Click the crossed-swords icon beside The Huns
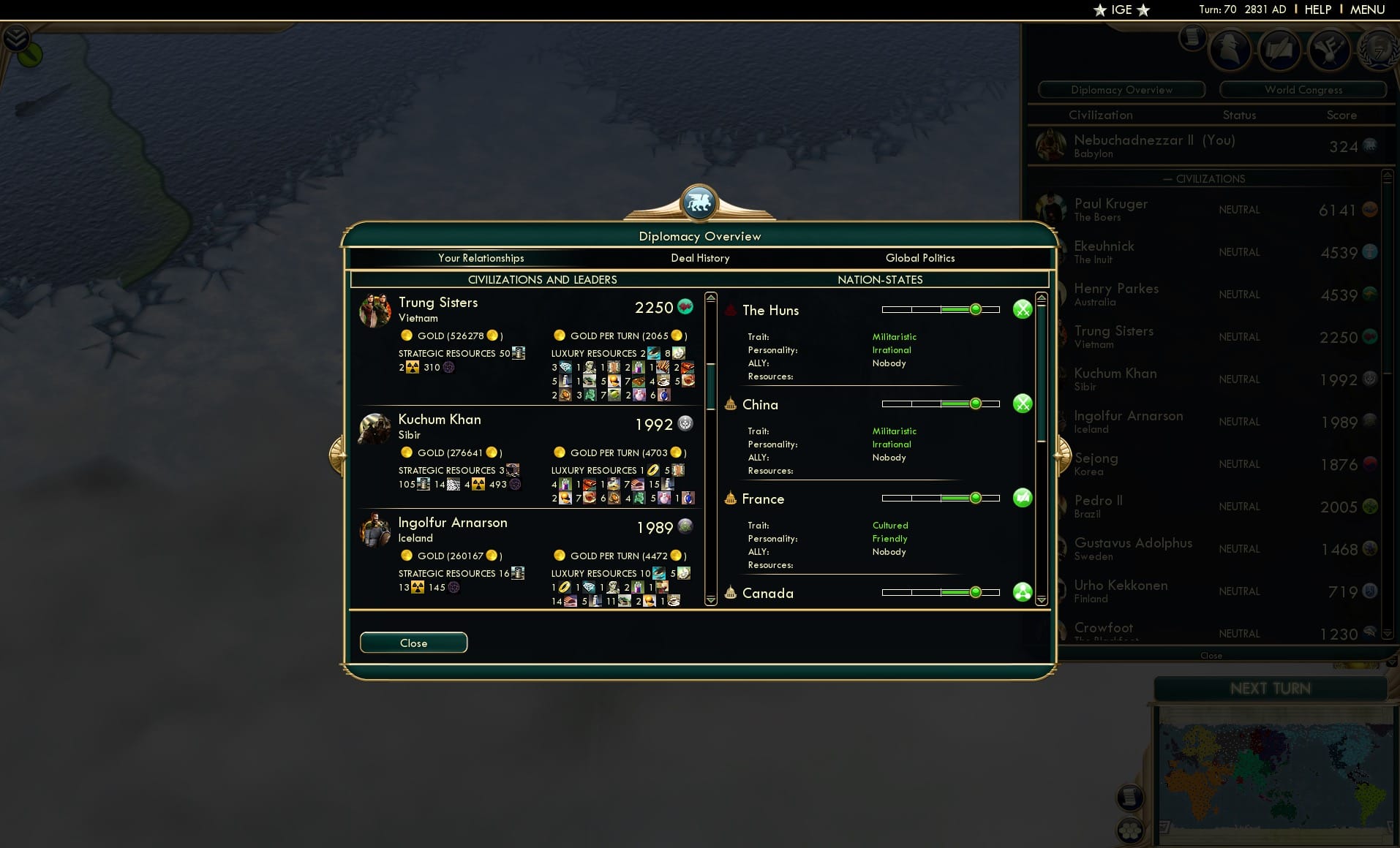Screen dimensions: 1400x848 tap(1023, 309)
